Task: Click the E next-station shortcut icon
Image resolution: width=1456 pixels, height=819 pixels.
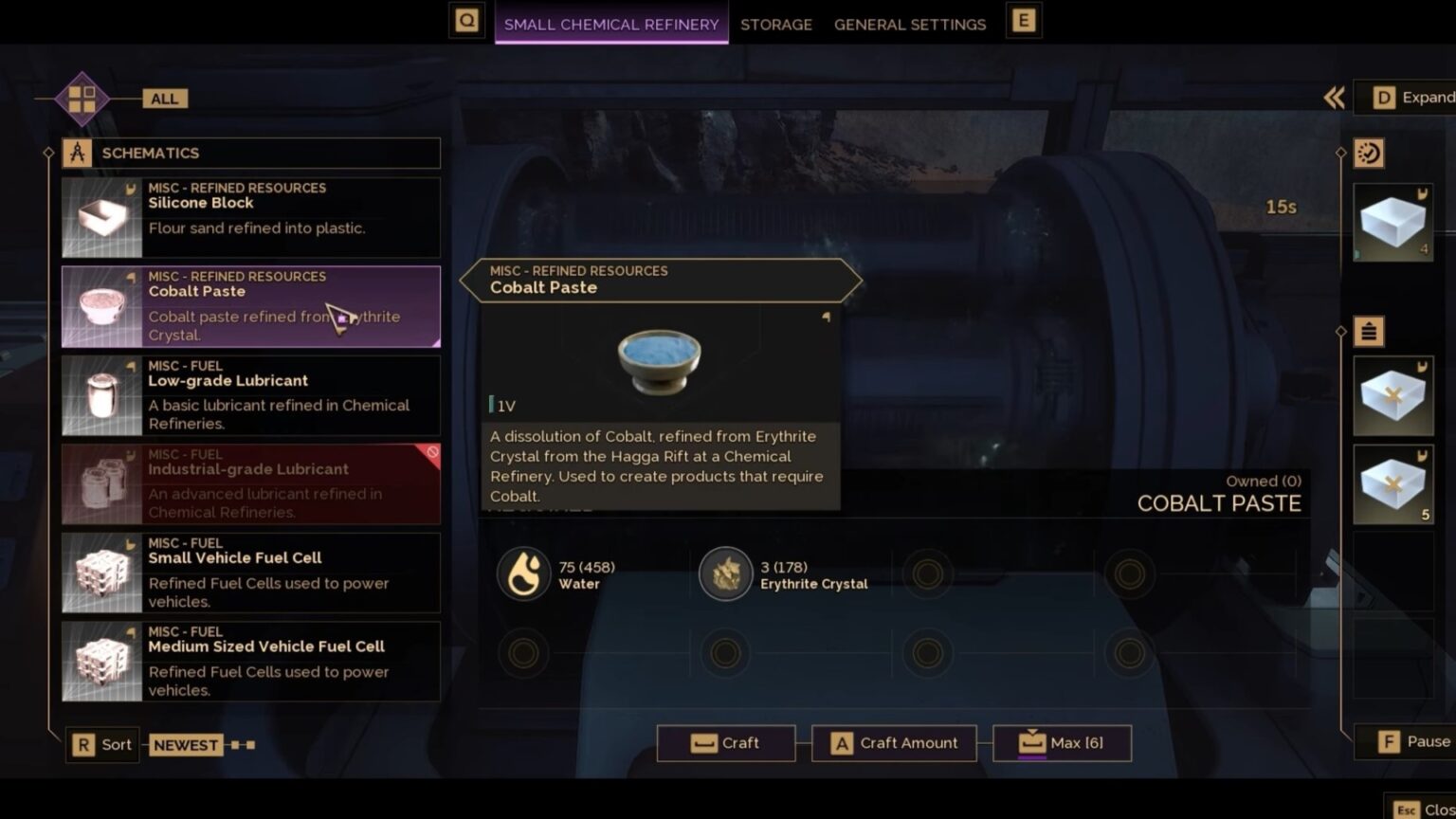Action: click(x=1024, y=18)
